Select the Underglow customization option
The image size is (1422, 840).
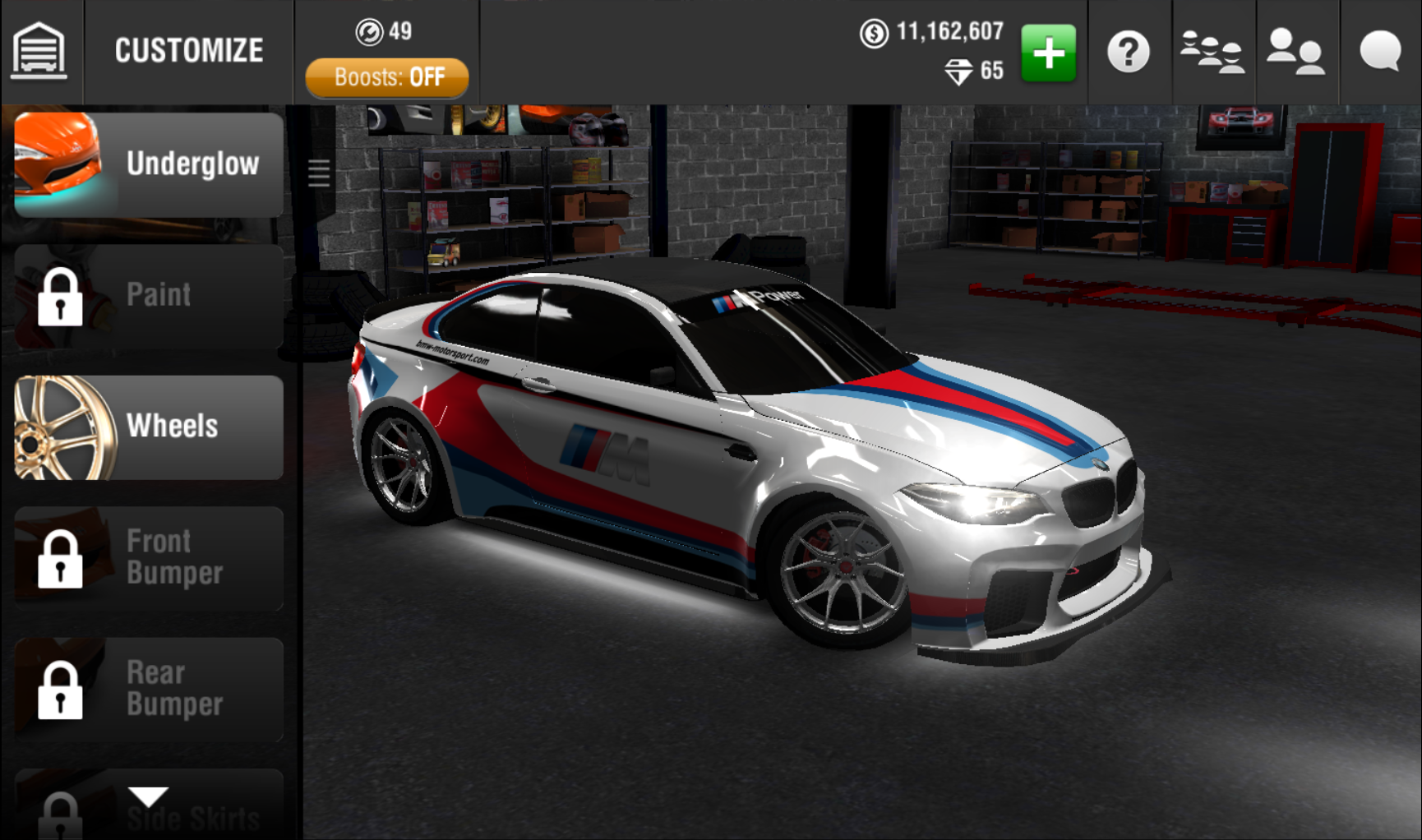(x=149, y=164)
